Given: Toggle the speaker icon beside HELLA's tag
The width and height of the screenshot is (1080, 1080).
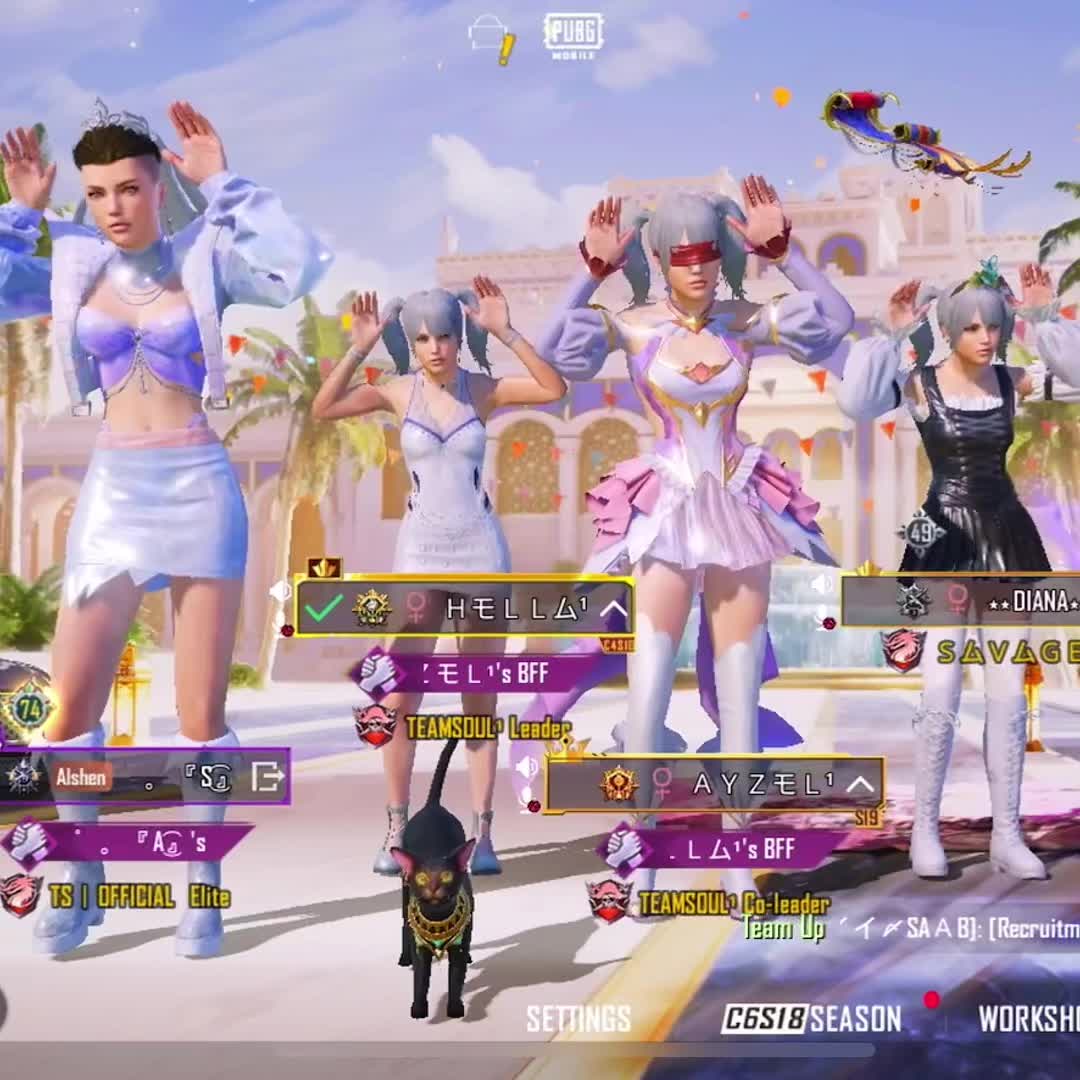Looking at the screenshot, I should [x=280, y=592].
